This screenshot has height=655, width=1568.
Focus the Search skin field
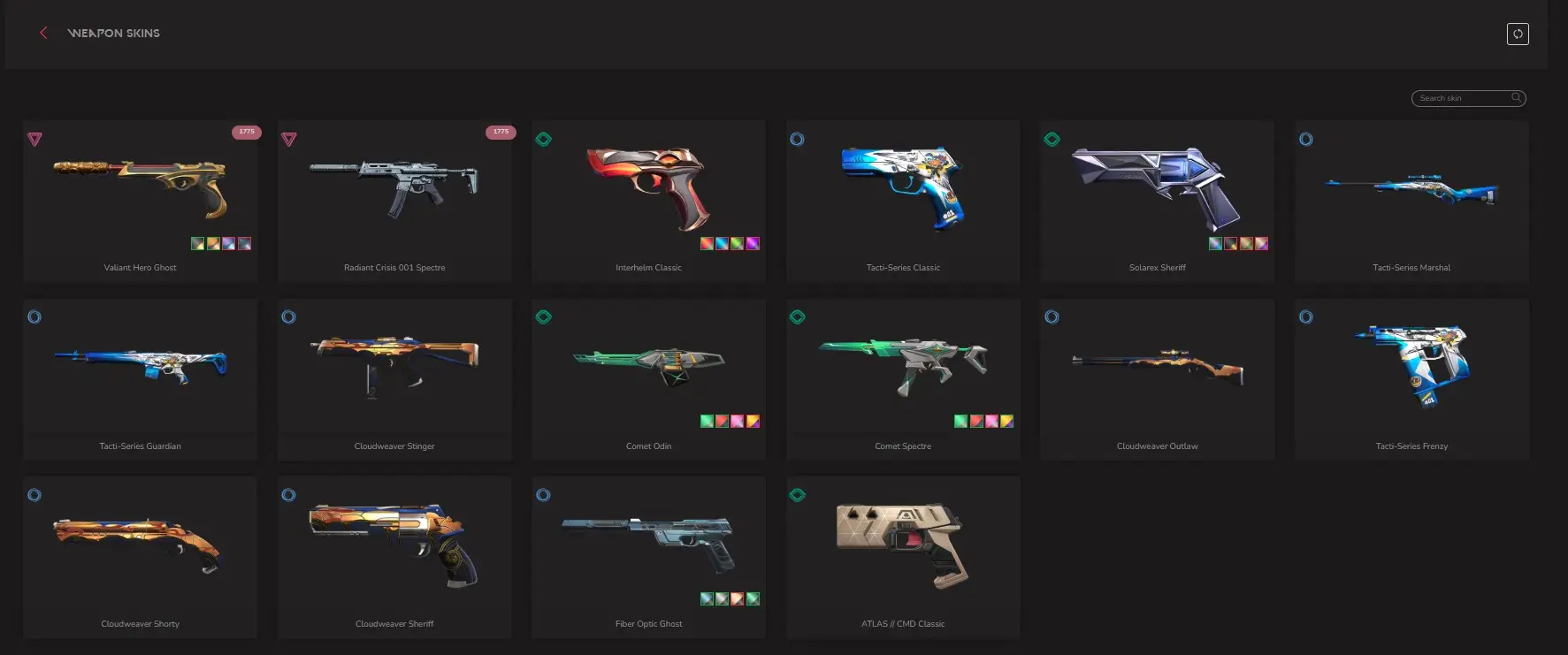coord(1463,98)
